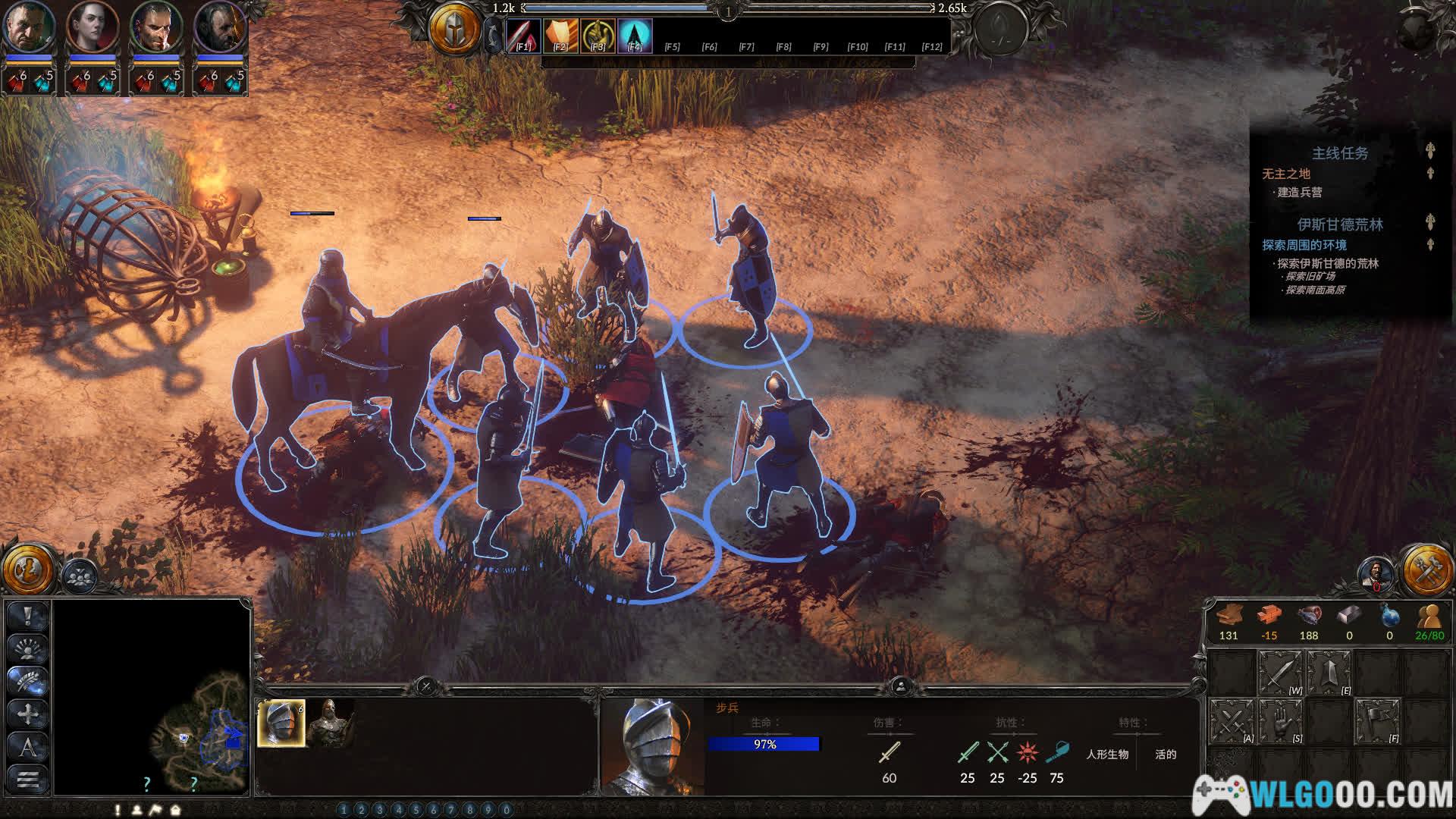
Task: Open the golden helmet hero menu
Action: tap(454, 30)
